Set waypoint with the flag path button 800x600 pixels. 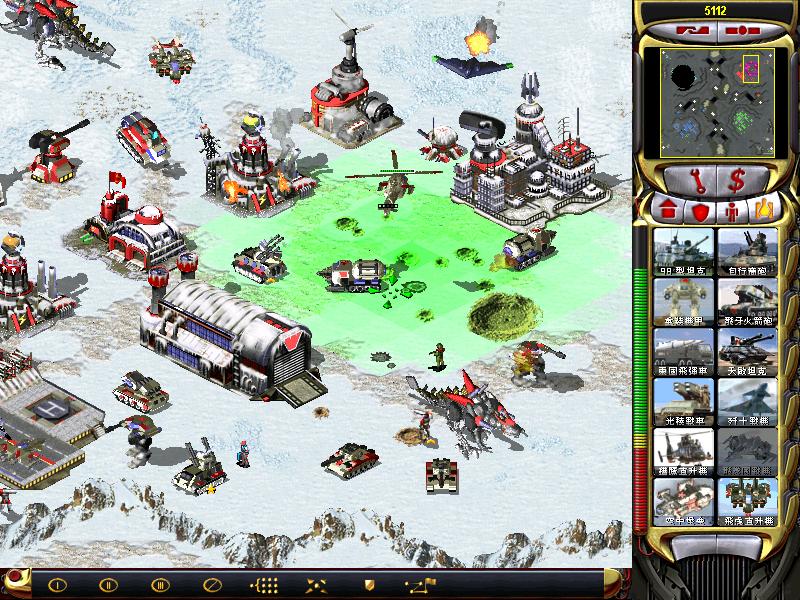(x=419, y=584)
